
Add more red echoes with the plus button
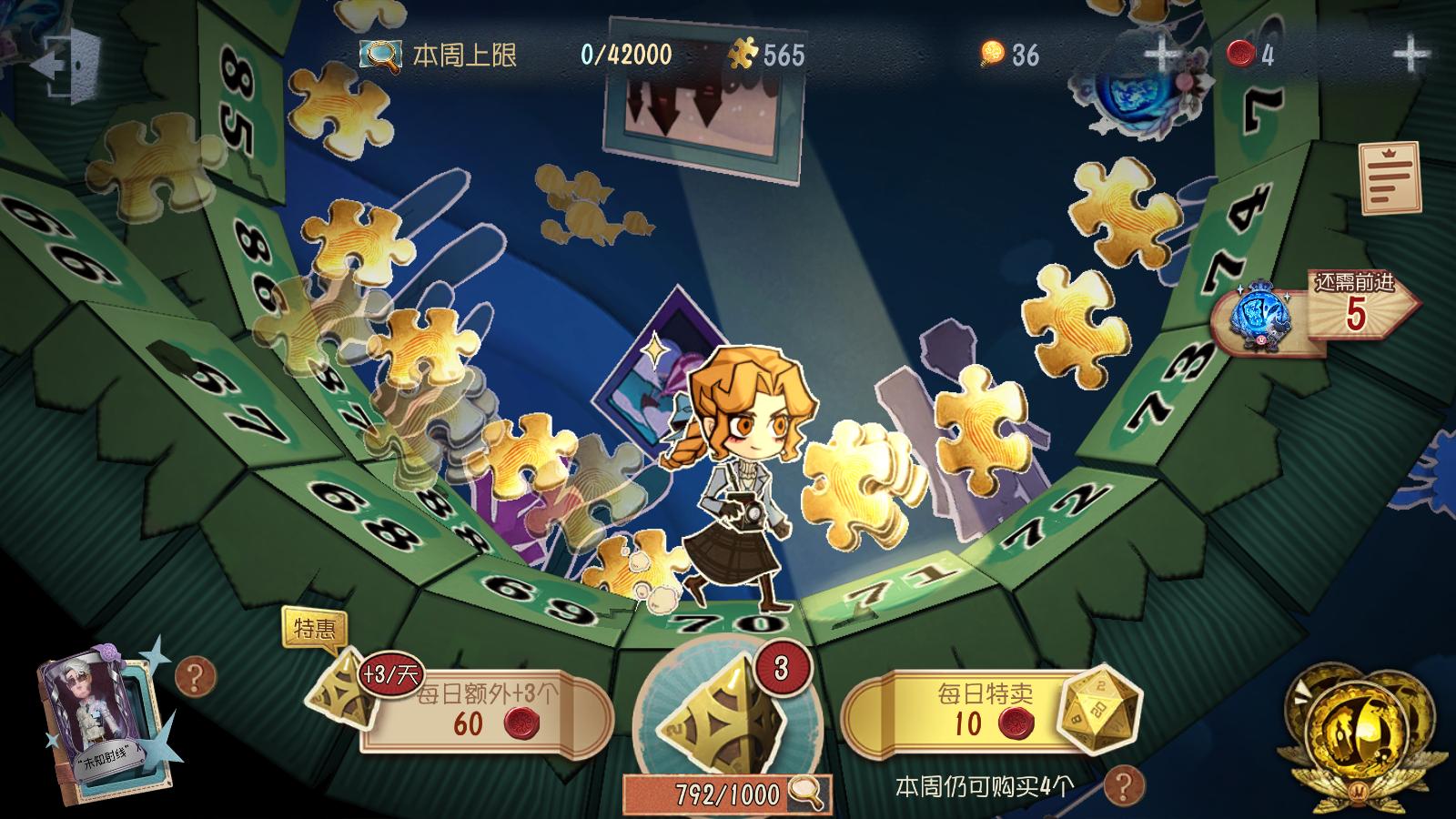pyautogui.click(x=1410, y=56)
